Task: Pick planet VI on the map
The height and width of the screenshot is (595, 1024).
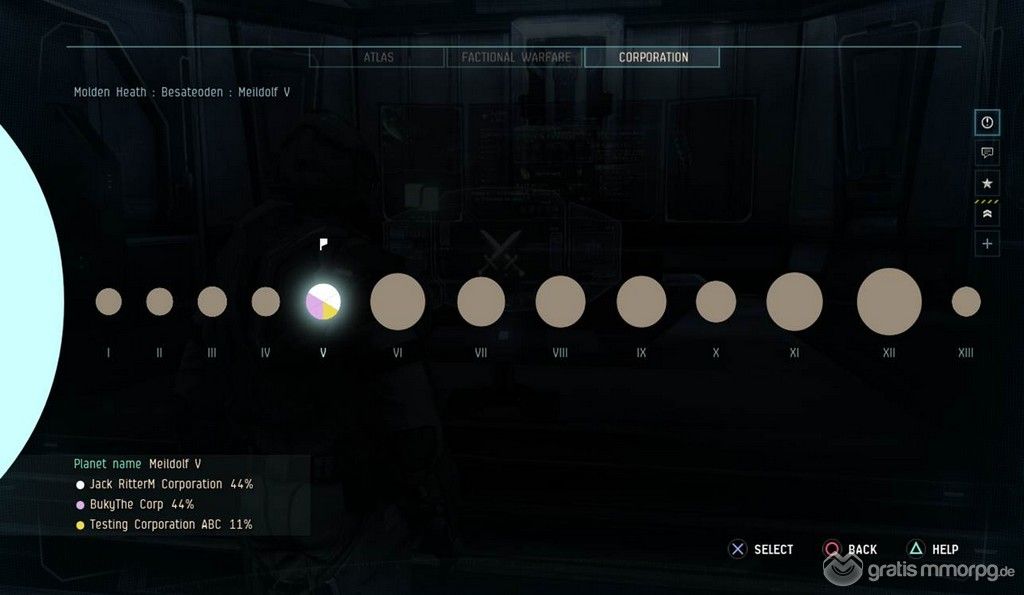Action: 398,301
